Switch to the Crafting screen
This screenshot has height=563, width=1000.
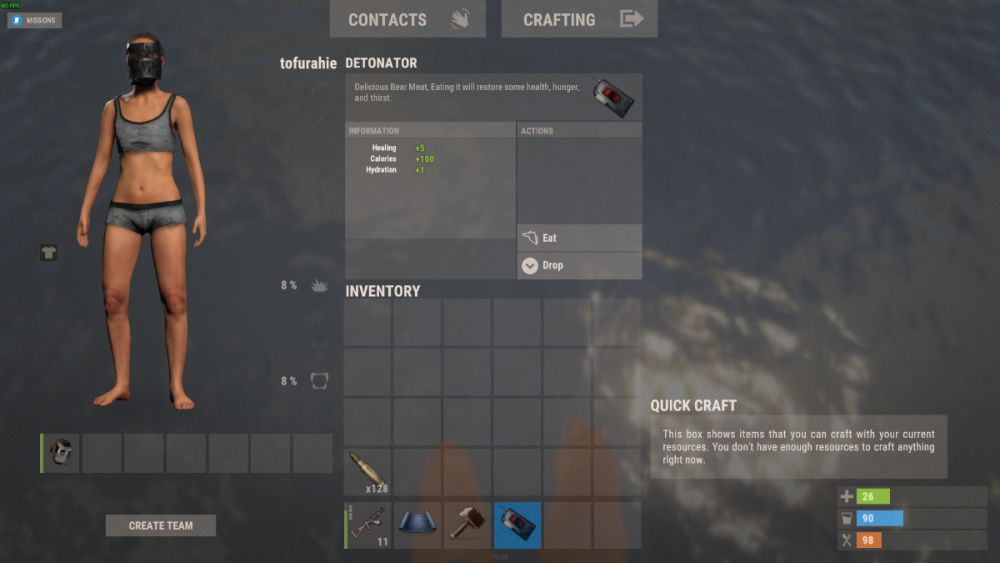(x=579, y=19)
